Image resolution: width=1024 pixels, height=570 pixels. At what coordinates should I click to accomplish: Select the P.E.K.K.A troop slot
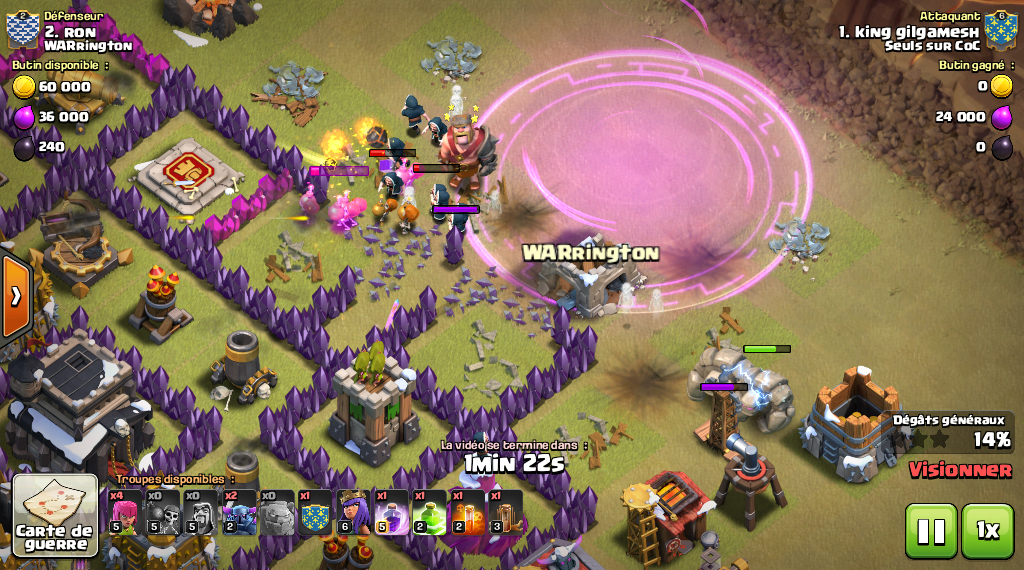(239, 512)
